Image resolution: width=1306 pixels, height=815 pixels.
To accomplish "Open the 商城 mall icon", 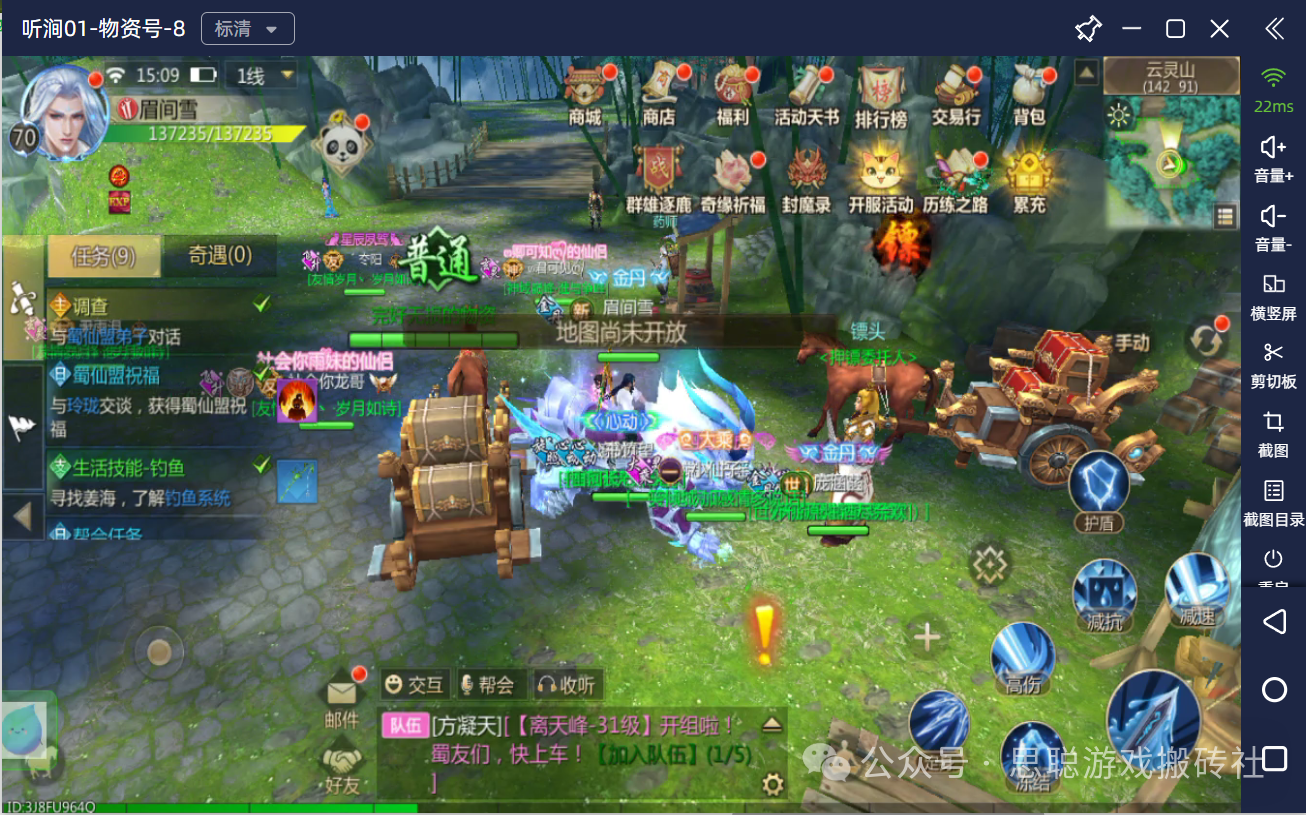I will click(x=586, y=92).
